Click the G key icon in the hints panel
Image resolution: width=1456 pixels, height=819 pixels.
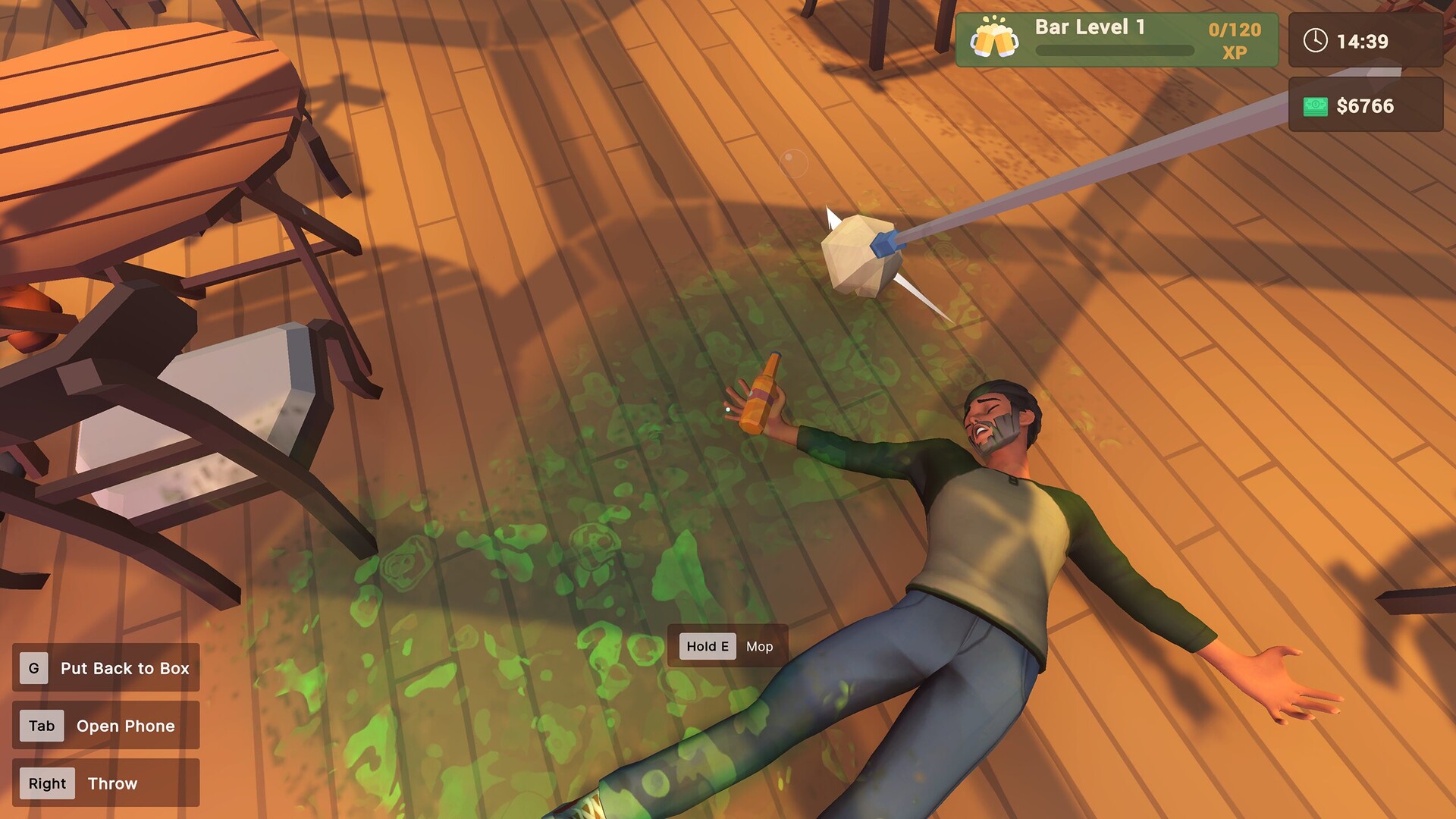point(33,668)
